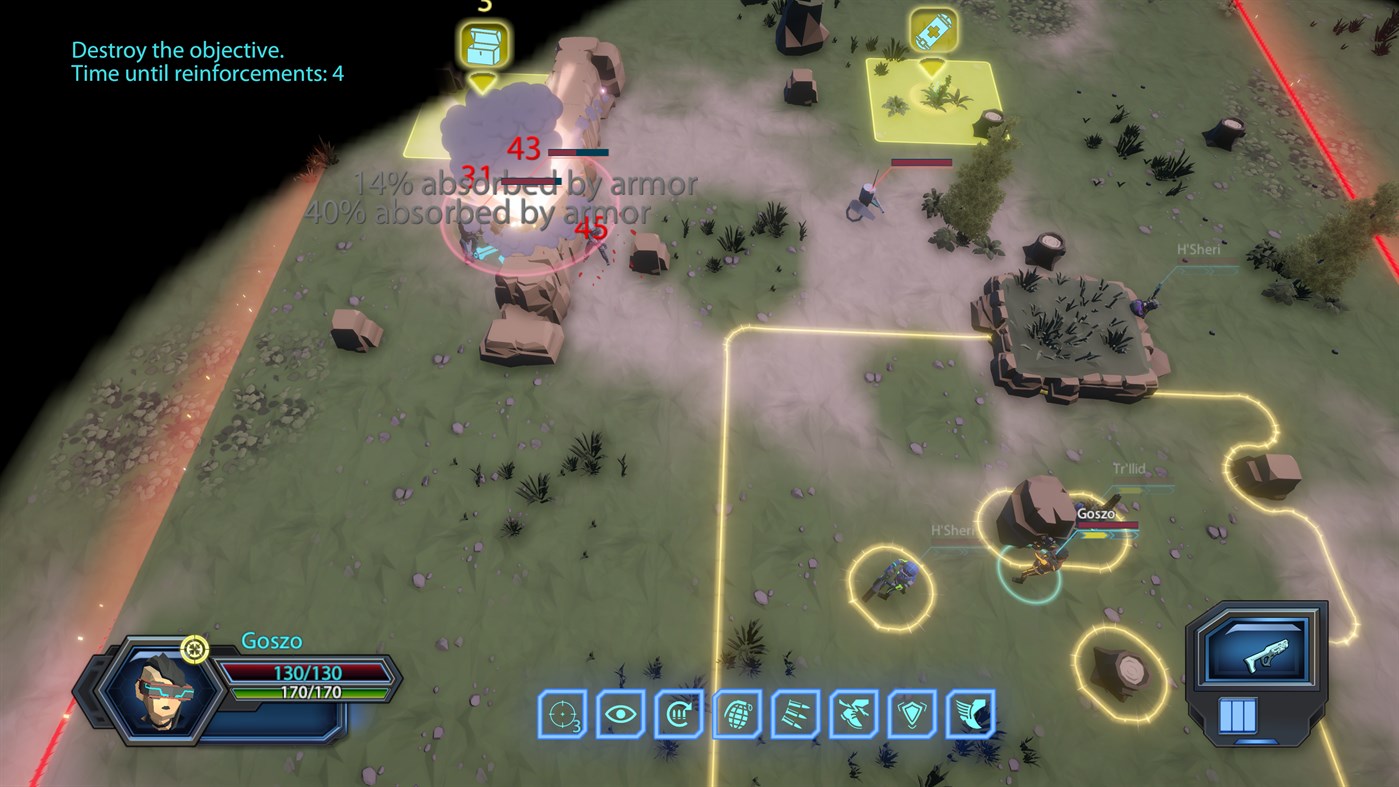Click the yellow crosshair badge above Goszo's portrait
Viewport: 1399px width, 787px height.
[x=195, y=649]
